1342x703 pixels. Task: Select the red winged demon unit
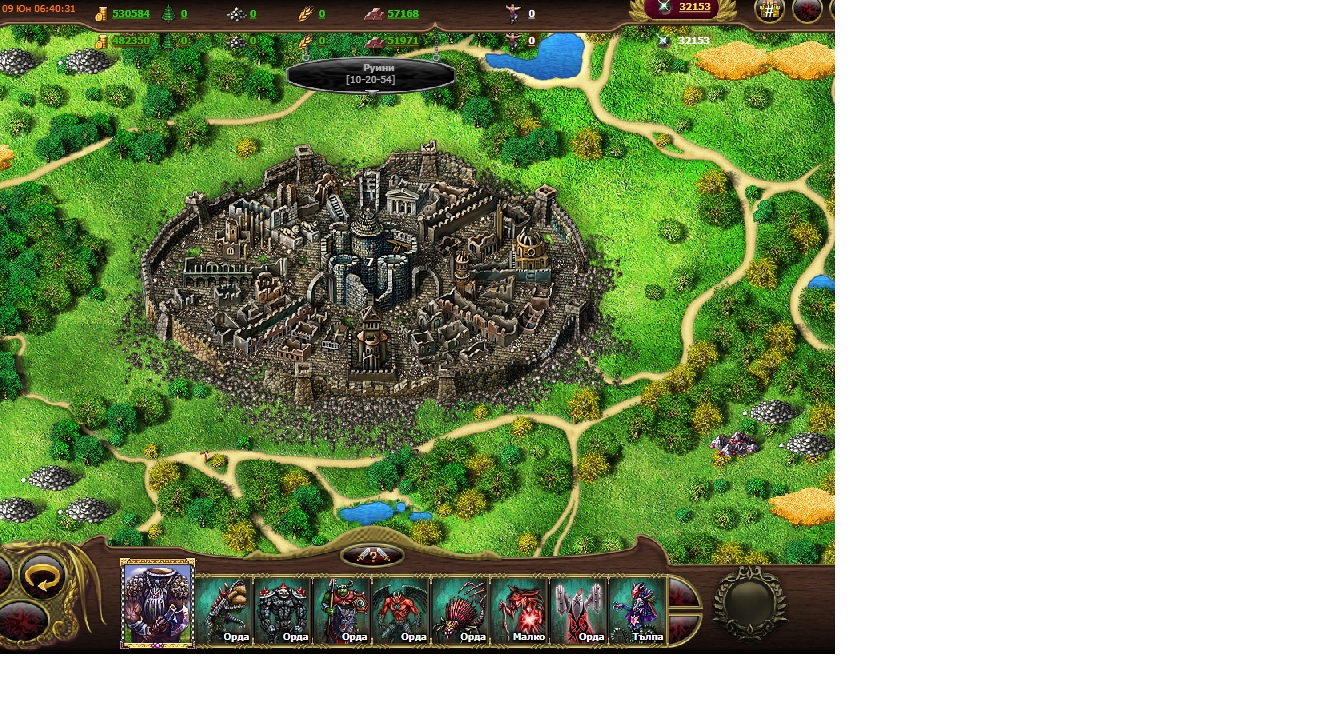[x=400, y=609]
